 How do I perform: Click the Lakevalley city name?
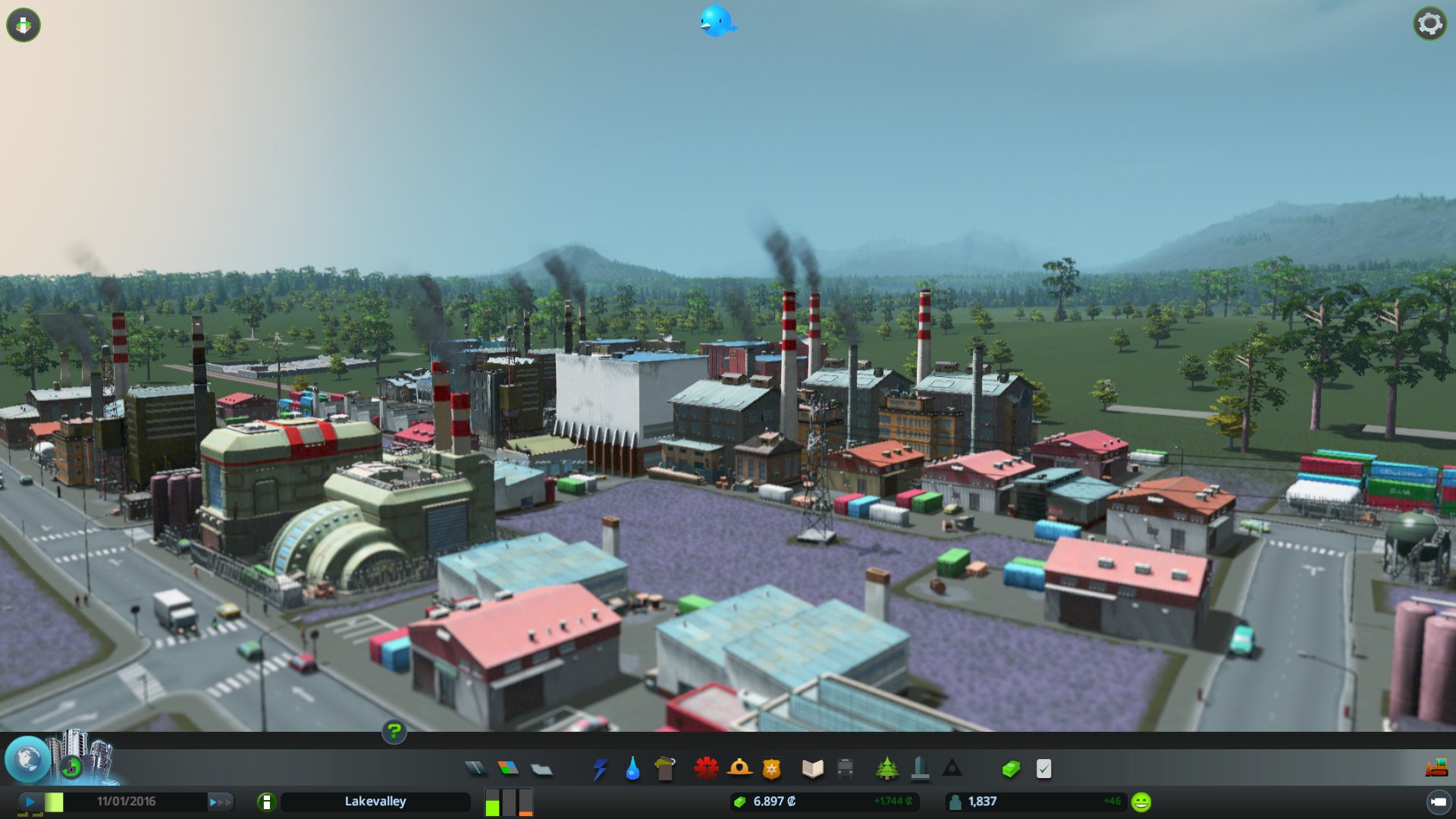(375, 801)
